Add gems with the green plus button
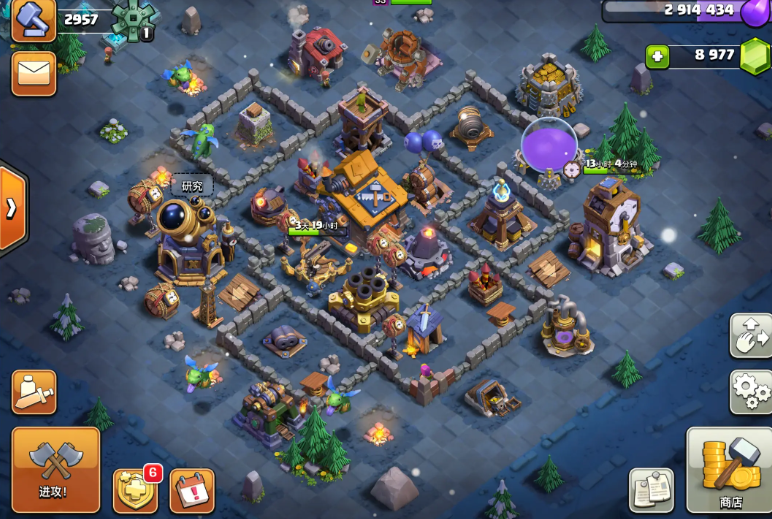 pos(657,56)
